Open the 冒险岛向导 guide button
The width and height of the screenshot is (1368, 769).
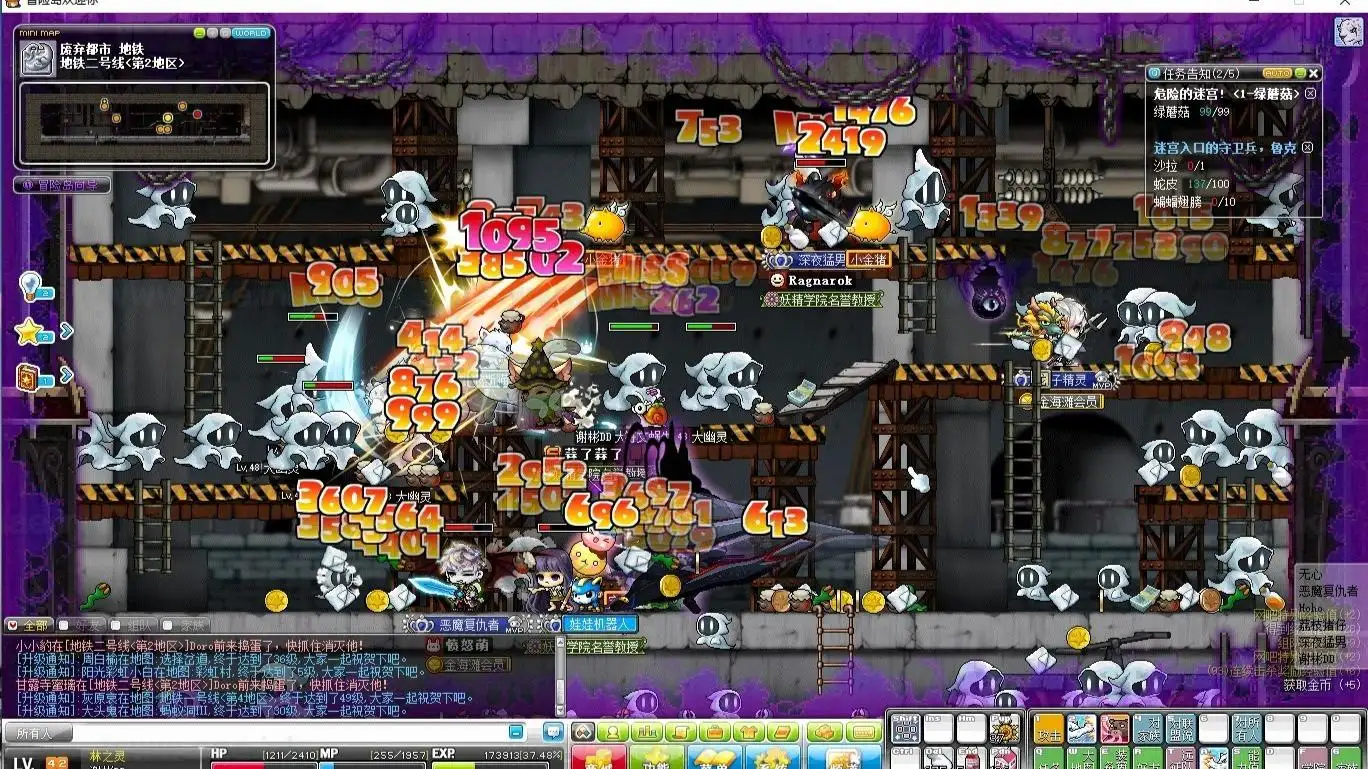tap(62, 185)
